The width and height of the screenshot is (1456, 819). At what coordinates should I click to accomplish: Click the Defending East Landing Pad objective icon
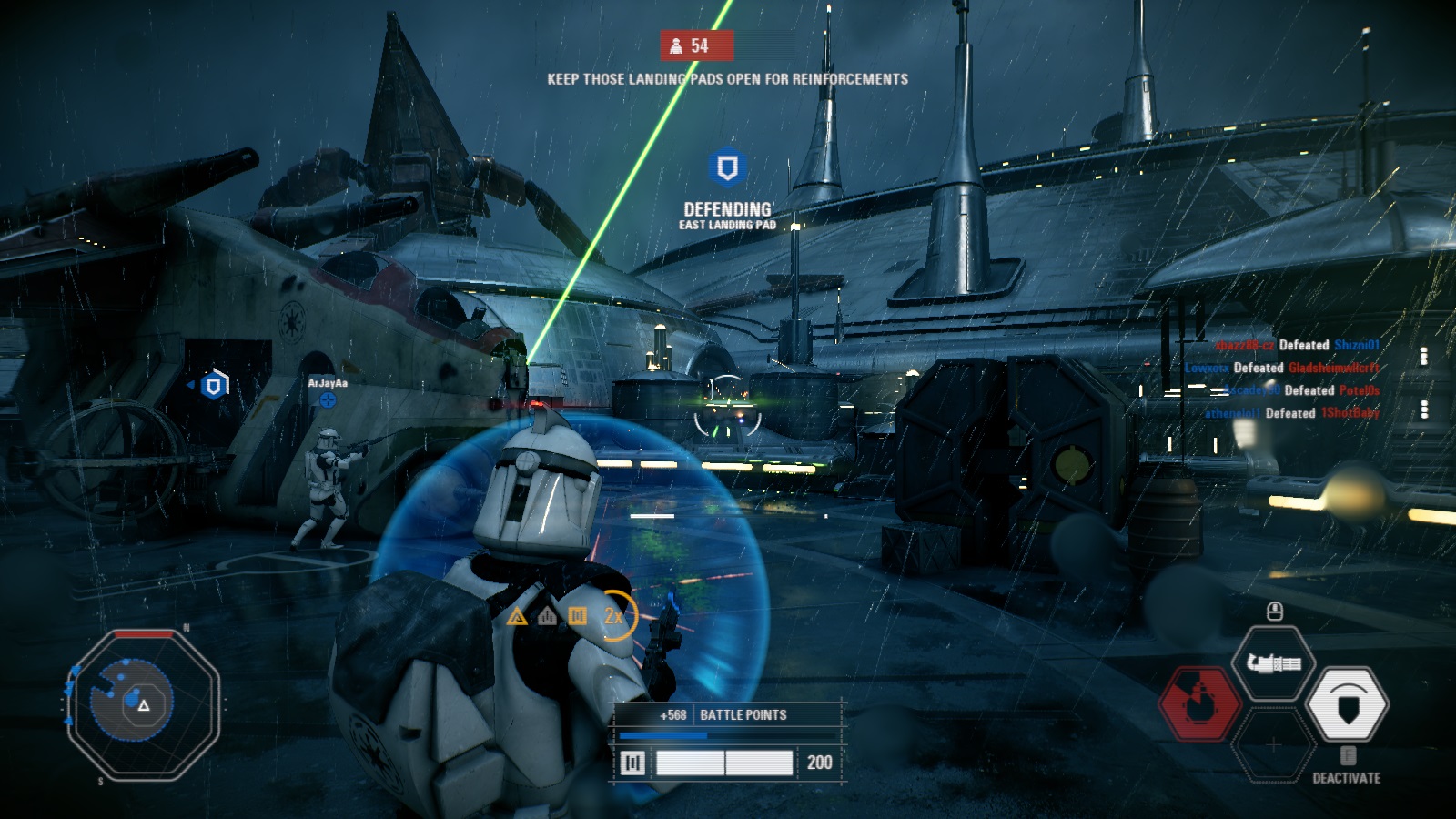pos(727,167)
